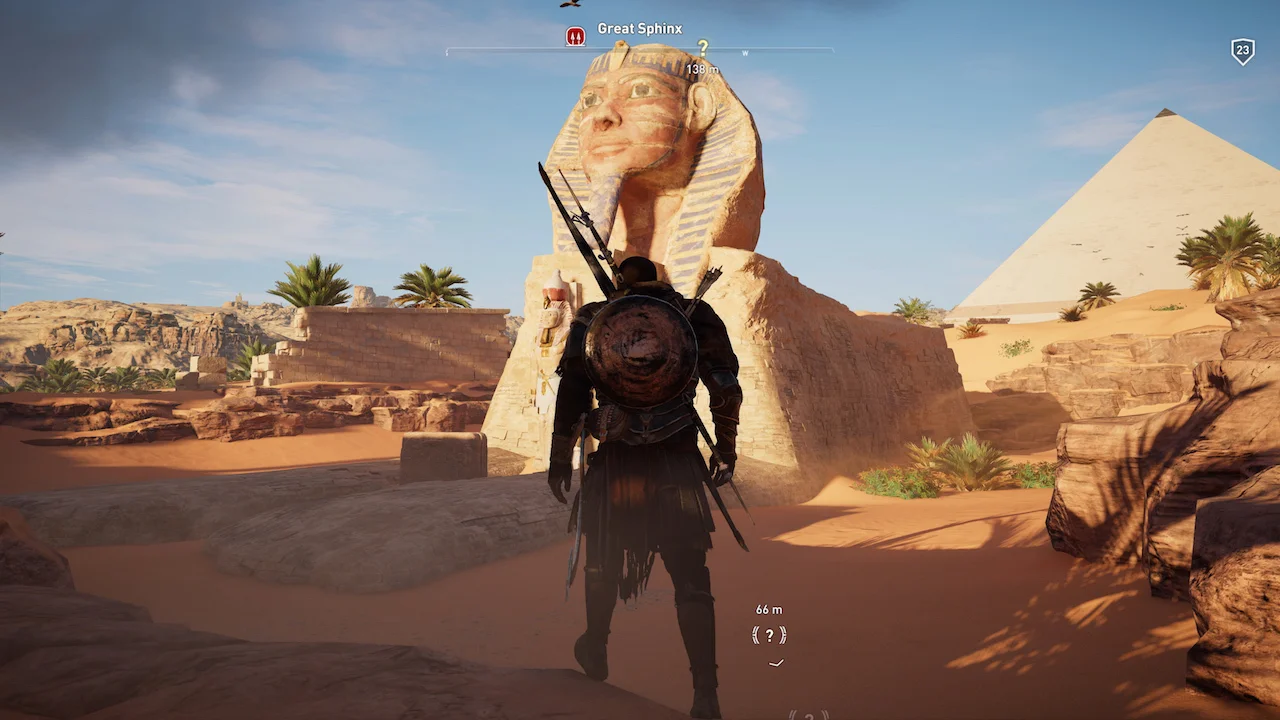Select the yellow question mark on the compass

pyautogui.click(x=703, y=48)
